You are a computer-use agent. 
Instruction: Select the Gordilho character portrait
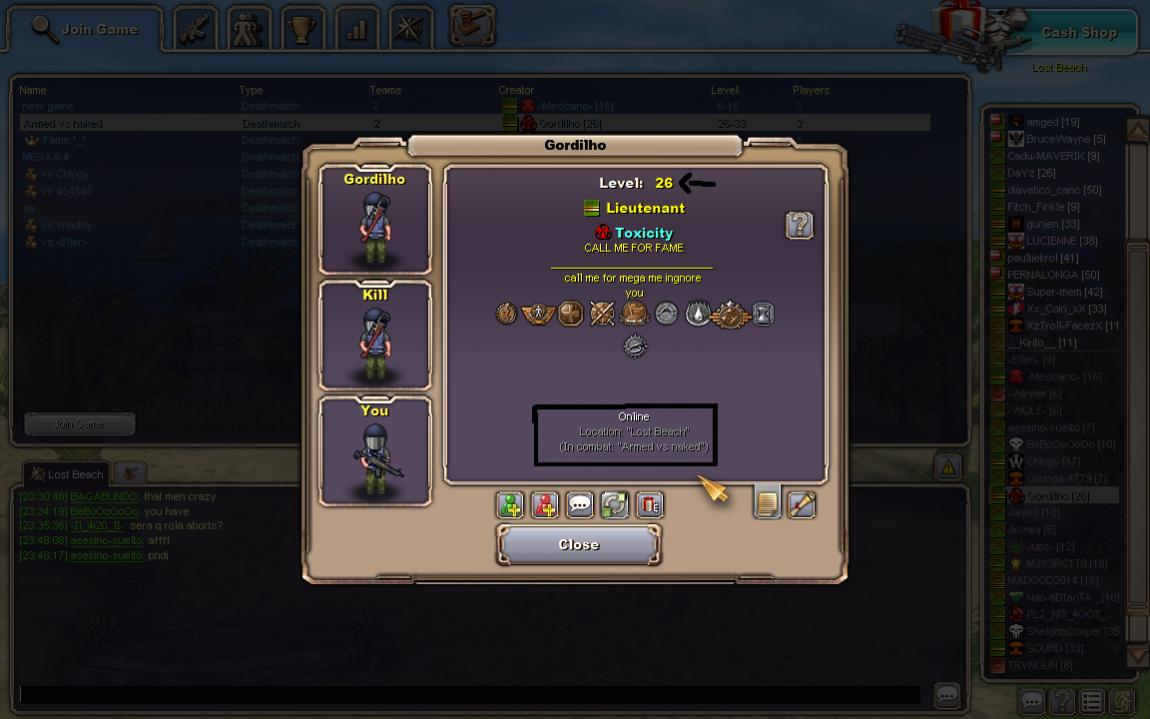tap(375, 220)
